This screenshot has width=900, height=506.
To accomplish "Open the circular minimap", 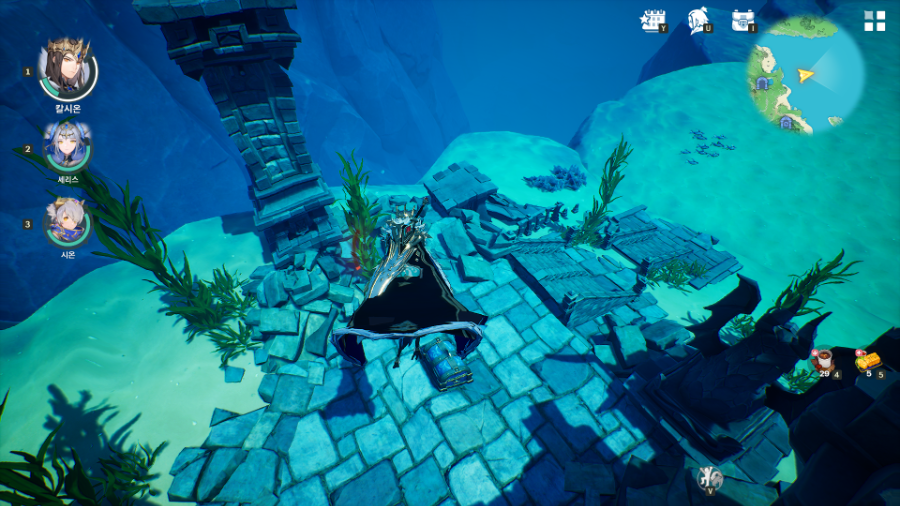I will 805,75.
